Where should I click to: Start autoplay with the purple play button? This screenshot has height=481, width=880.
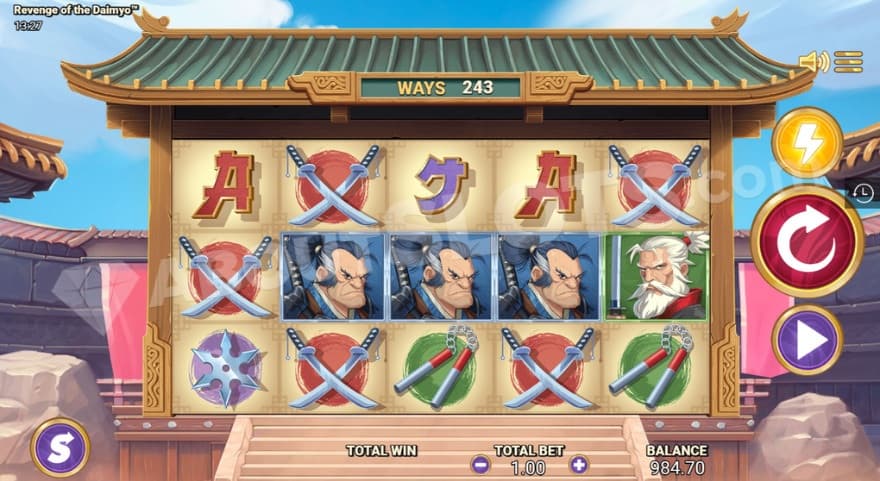(807, 340)
